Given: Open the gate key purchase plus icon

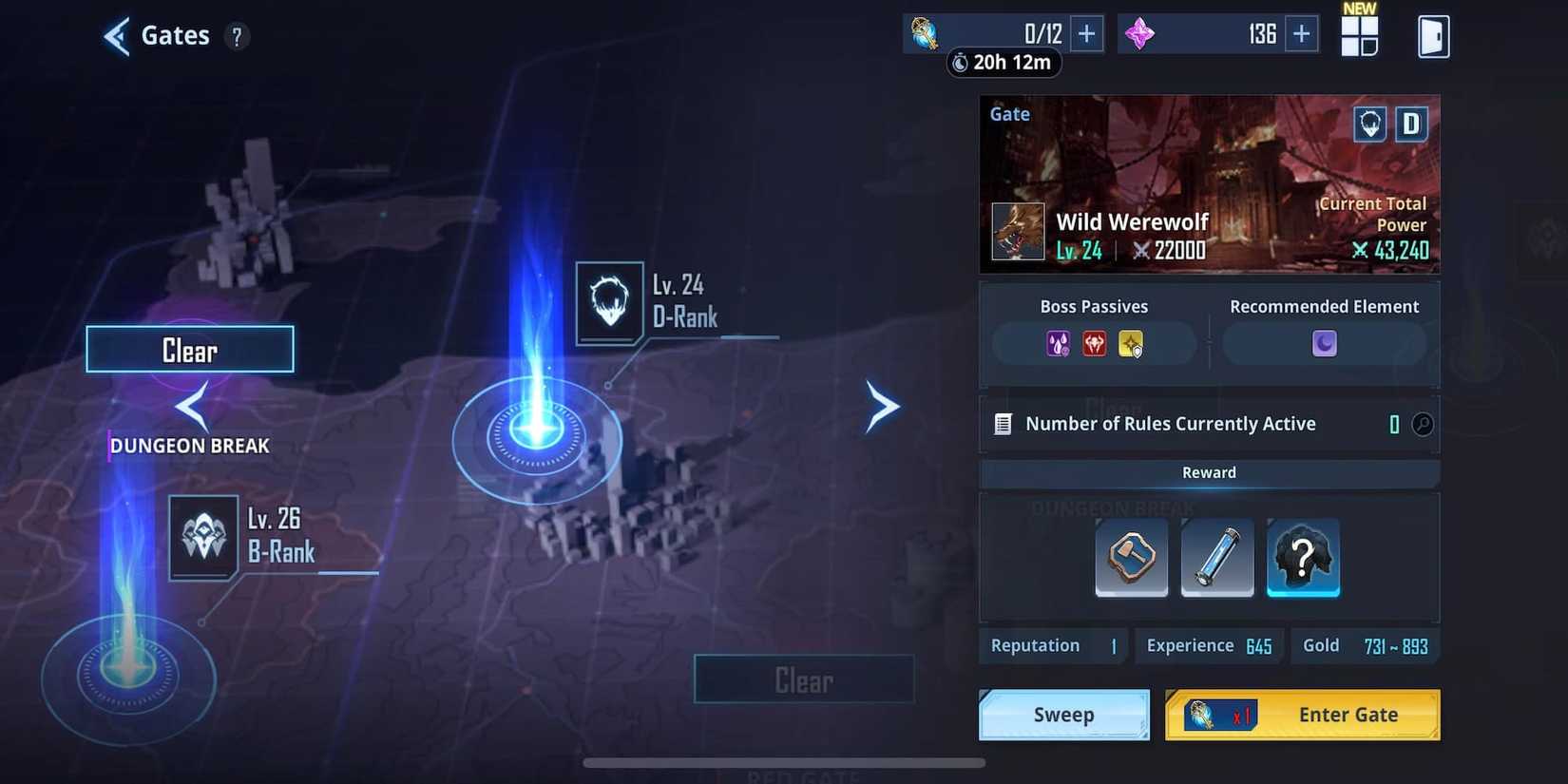Looking at the screenshot, I should [1085, 33].
